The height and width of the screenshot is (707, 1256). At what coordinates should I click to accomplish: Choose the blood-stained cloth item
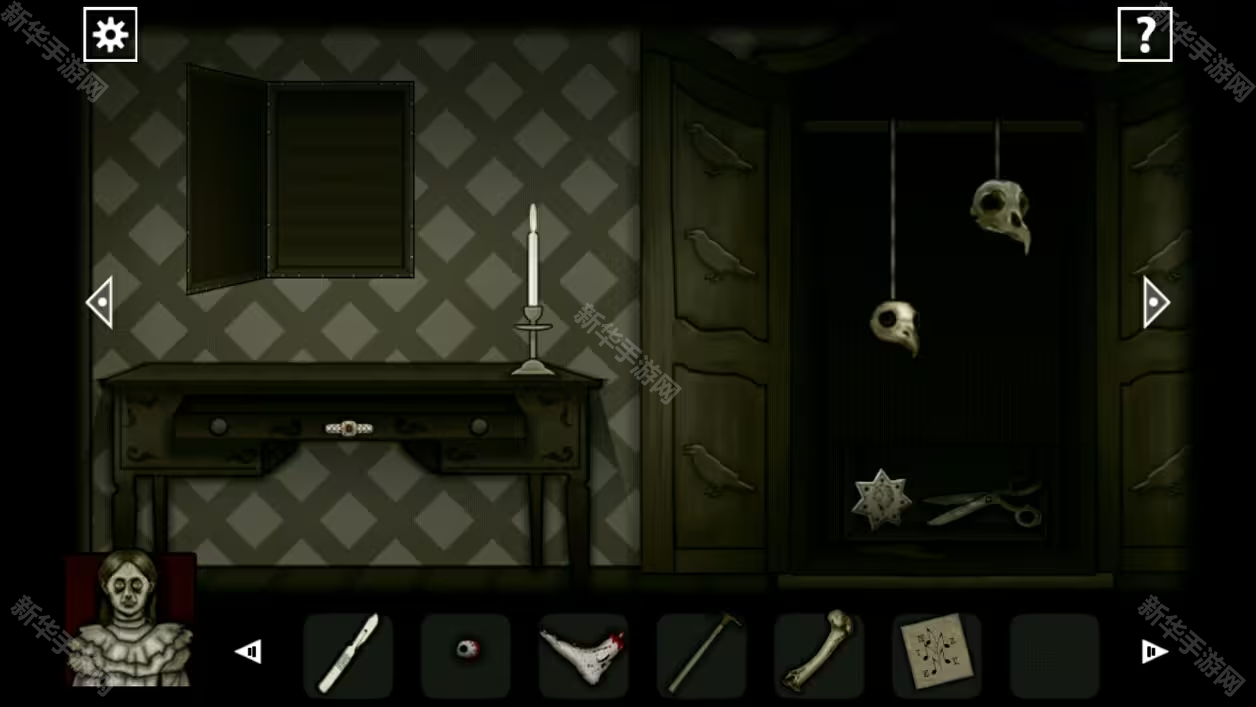[x=583, y=654]
